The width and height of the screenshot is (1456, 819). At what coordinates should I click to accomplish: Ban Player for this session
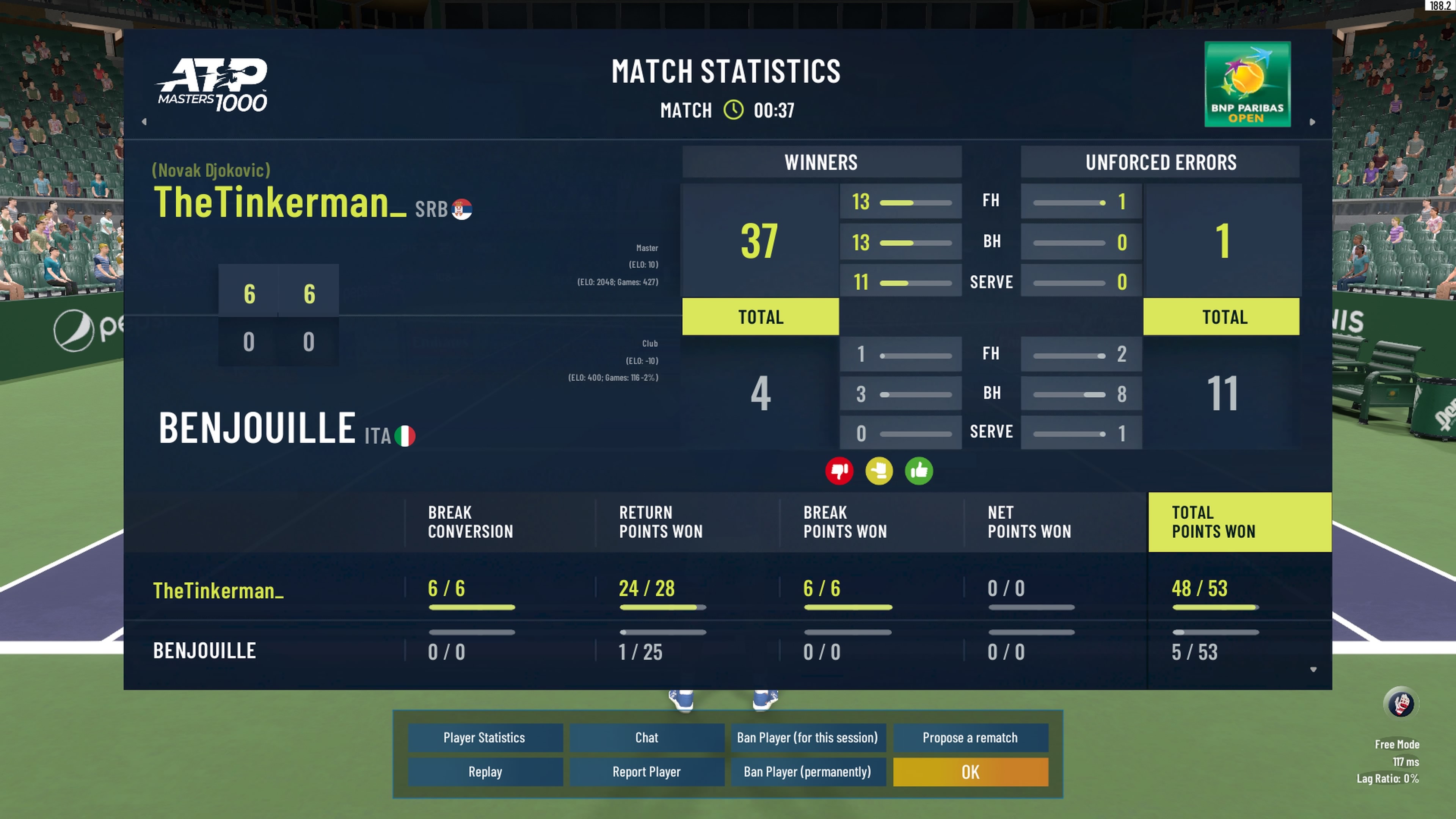(807, 737)
